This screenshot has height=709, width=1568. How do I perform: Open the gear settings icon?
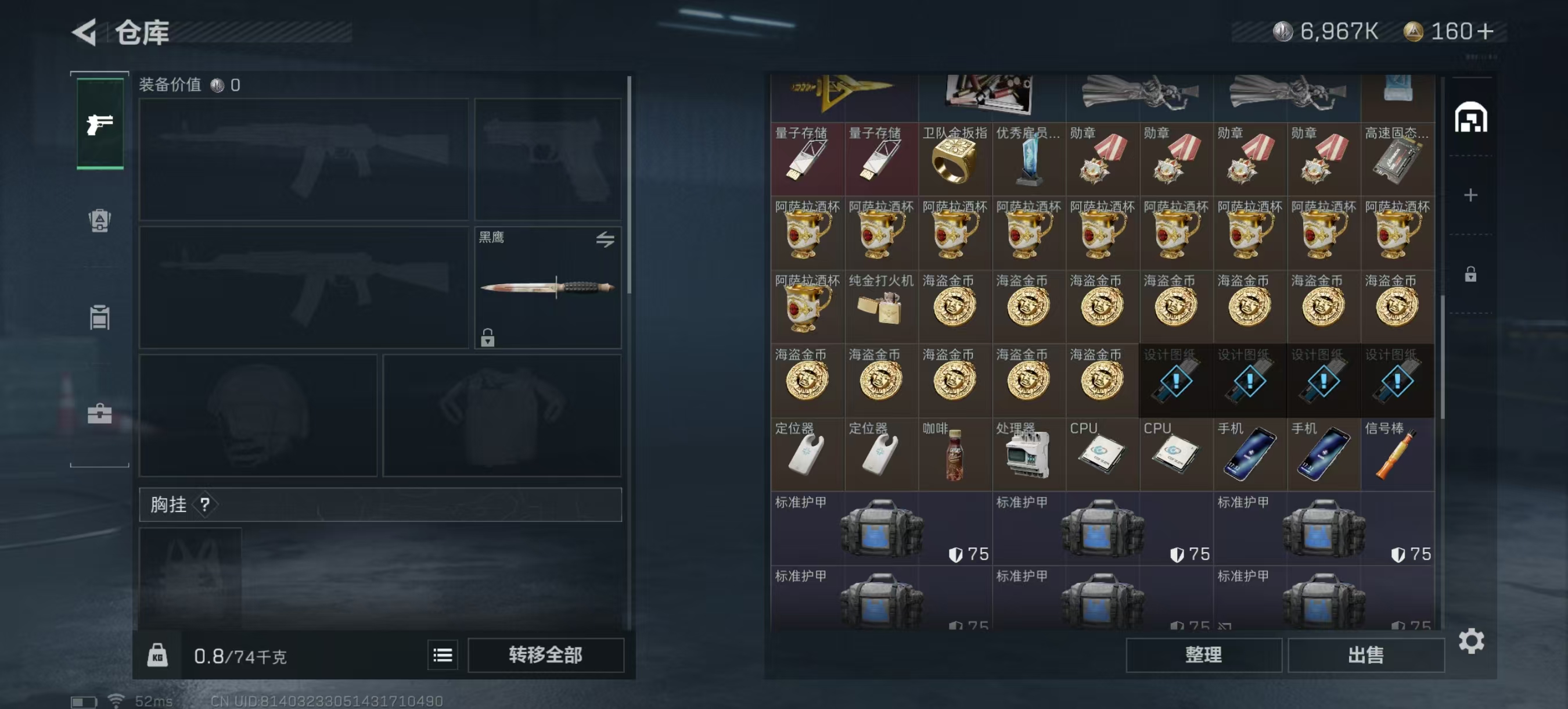coord(1470,641)
